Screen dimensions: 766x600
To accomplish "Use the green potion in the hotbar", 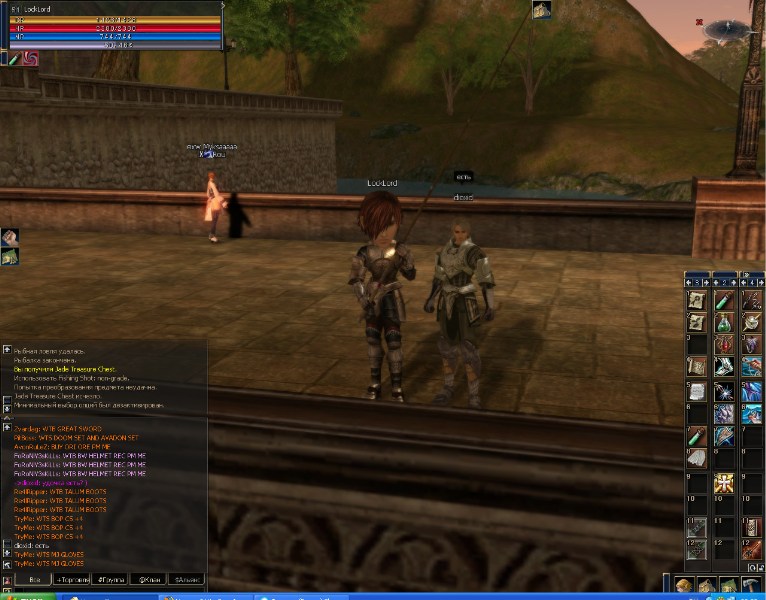I will (724, 300).
